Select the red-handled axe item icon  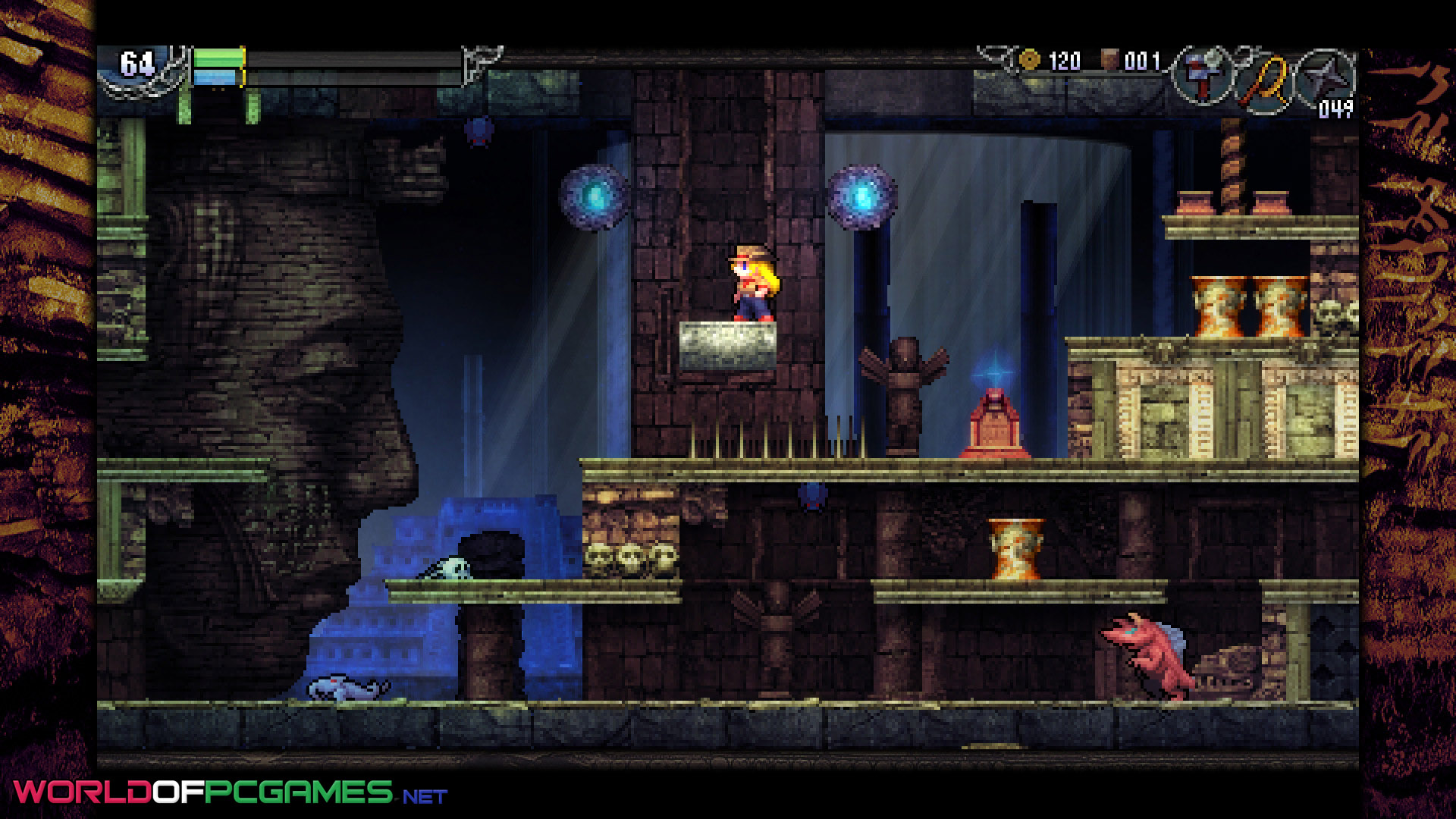tap(1202, 76)
